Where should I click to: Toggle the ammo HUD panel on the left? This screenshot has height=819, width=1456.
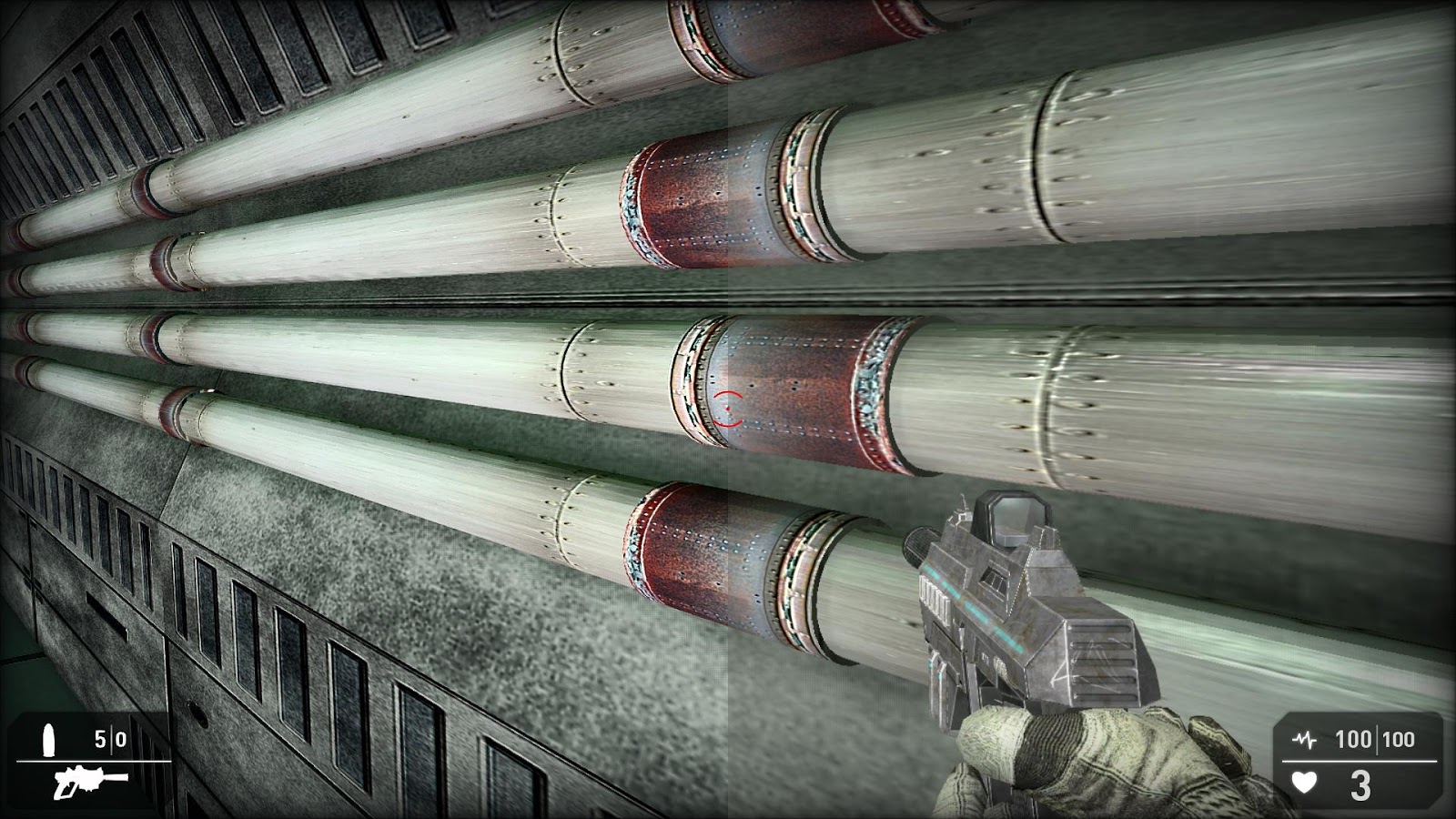91,760
